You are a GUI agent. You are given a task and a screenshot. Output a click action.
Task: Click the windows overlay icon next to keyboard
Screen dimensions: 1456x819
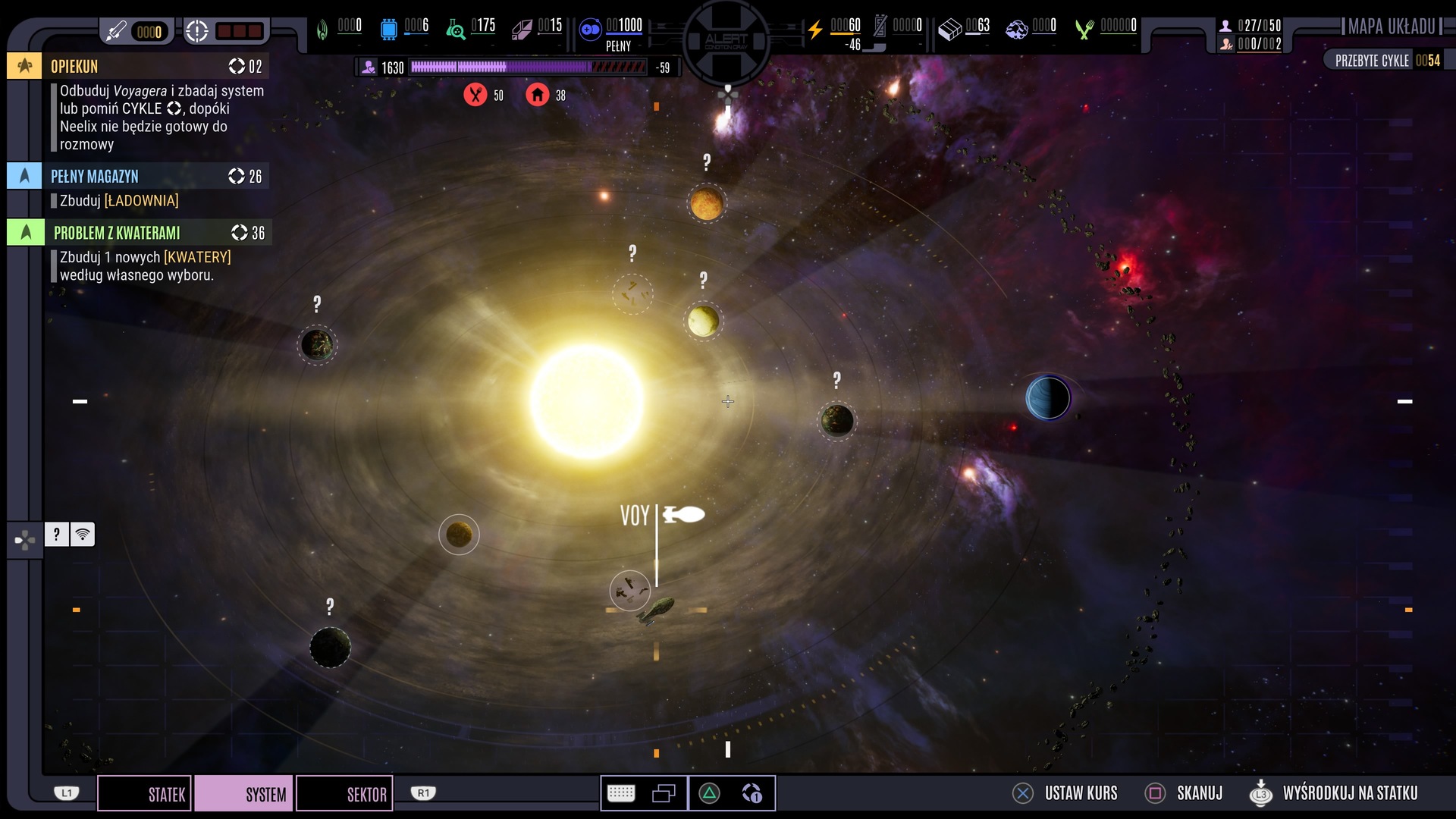coord(665,792)
